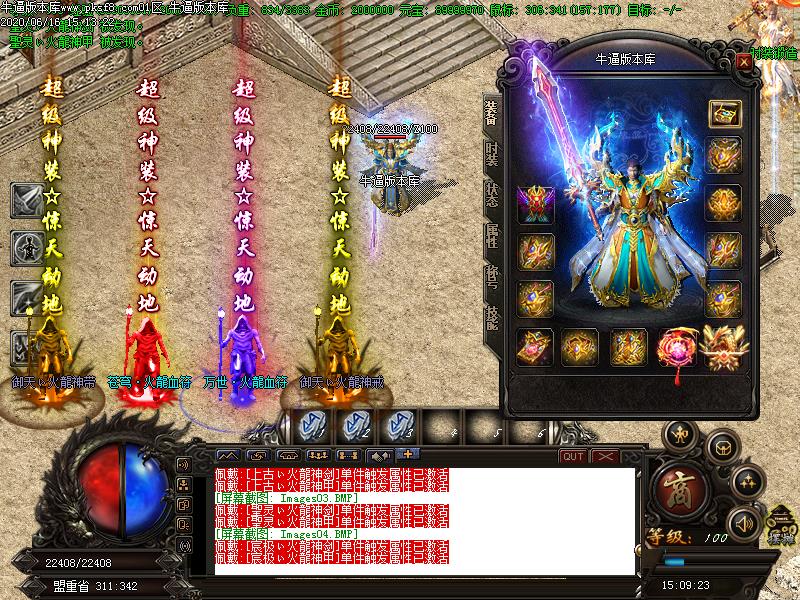Show the 属性 (attributes) tab
Screen dimensions: 800x600
point(492,235)
